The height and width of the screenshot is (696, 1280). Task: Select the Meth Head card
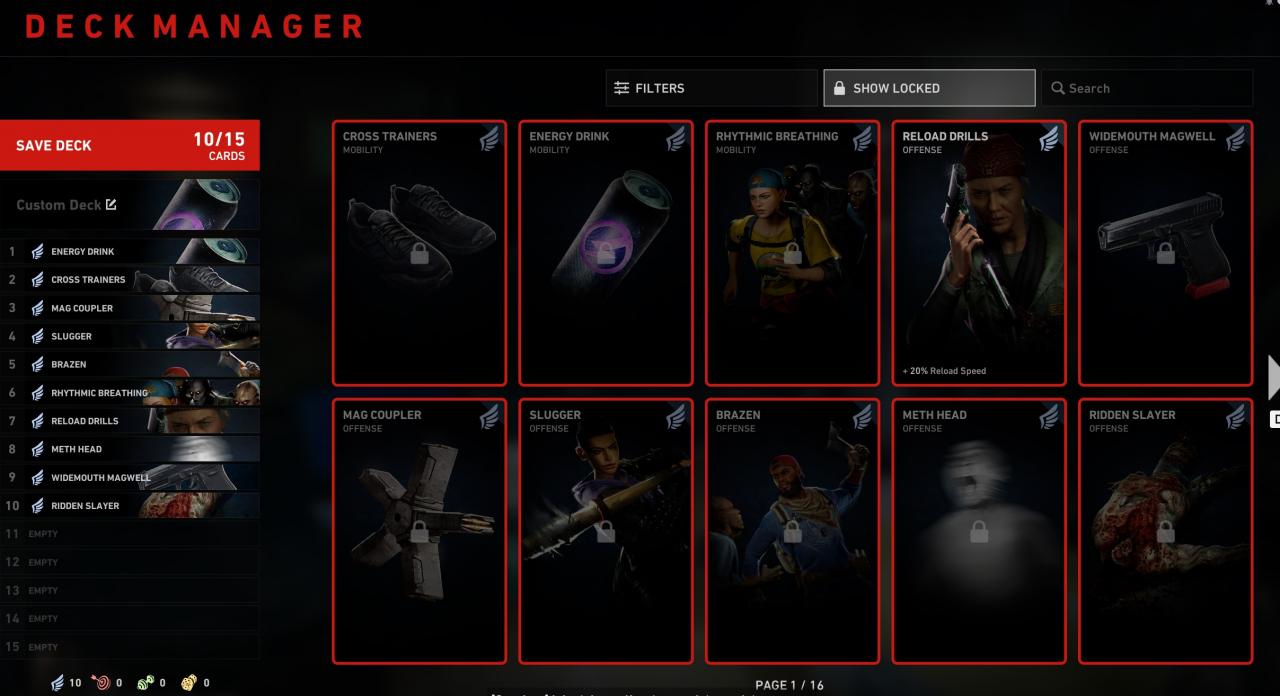tap(979, 531)
